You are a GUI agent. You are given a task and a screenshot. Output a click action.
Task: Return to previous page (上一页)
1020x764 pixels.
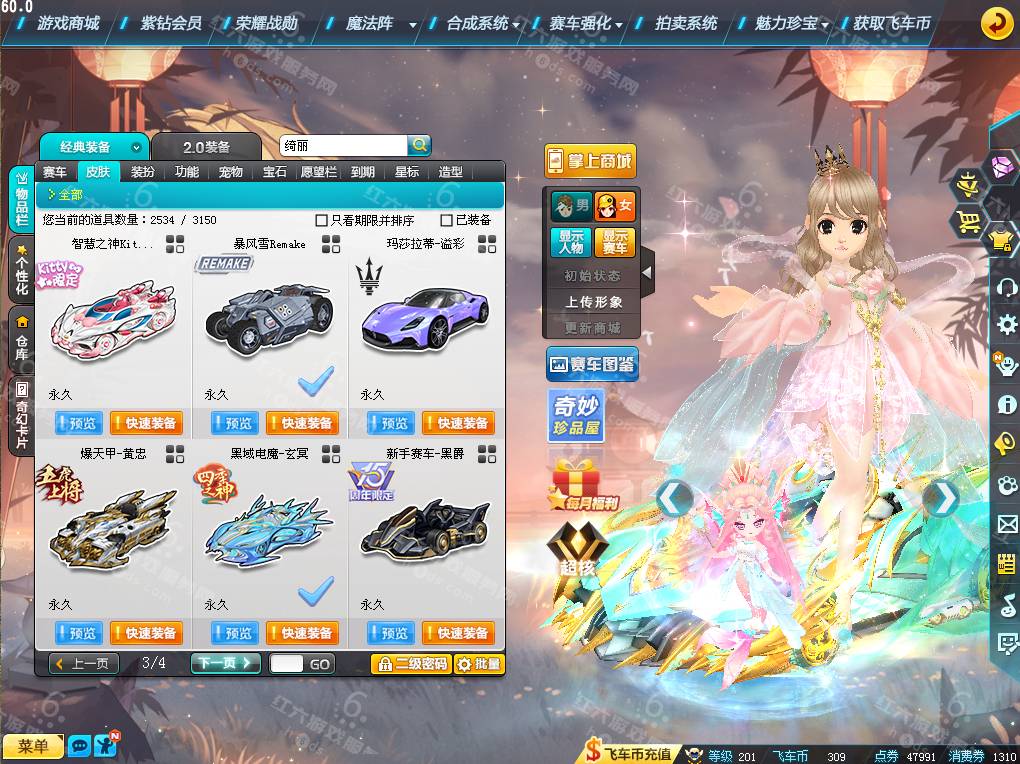coord(85,663)
